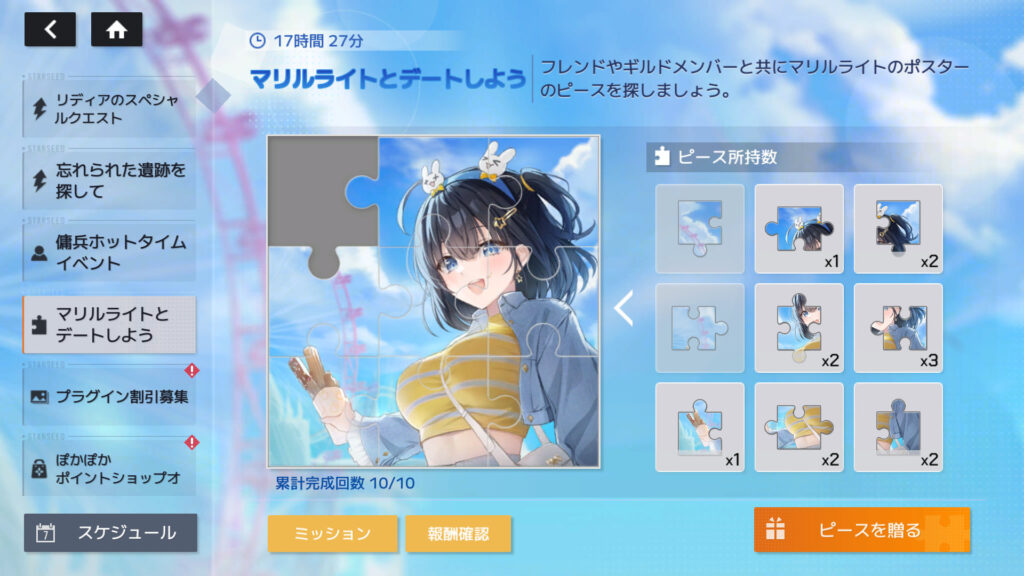1024x576 pixels.
Task: Go back with the arrow button
Action: click(50, 29)
